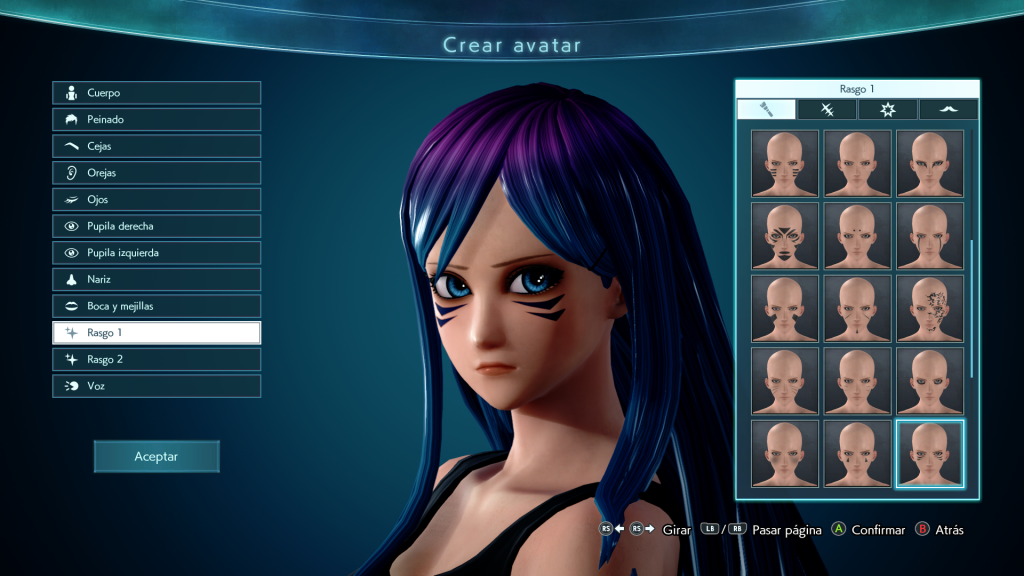Open the Rasgo 2 category

point(157,359)
